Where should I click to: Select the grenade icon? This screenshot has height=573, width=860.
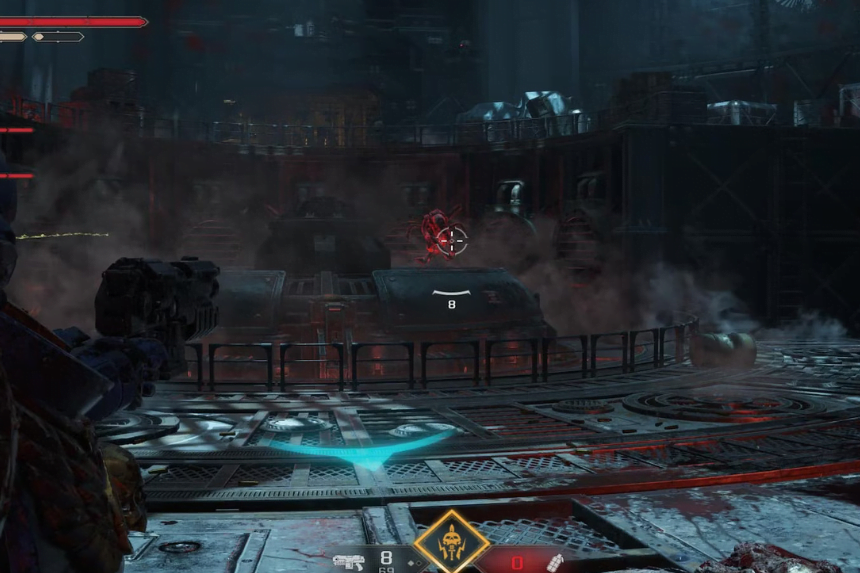point(555,562)
